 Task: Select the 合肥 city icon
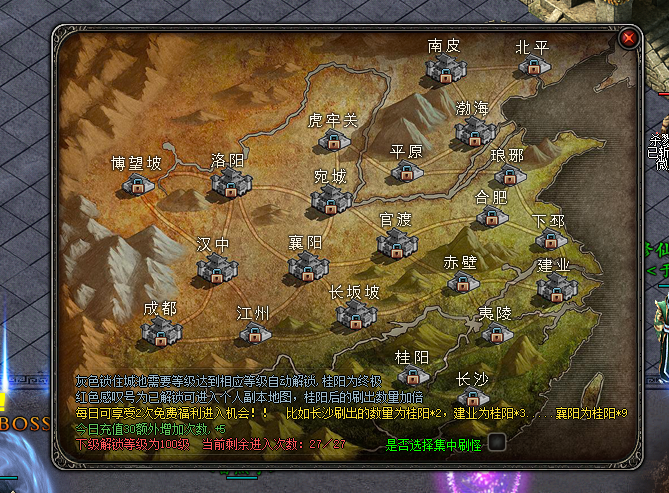[x=489, y=215]
